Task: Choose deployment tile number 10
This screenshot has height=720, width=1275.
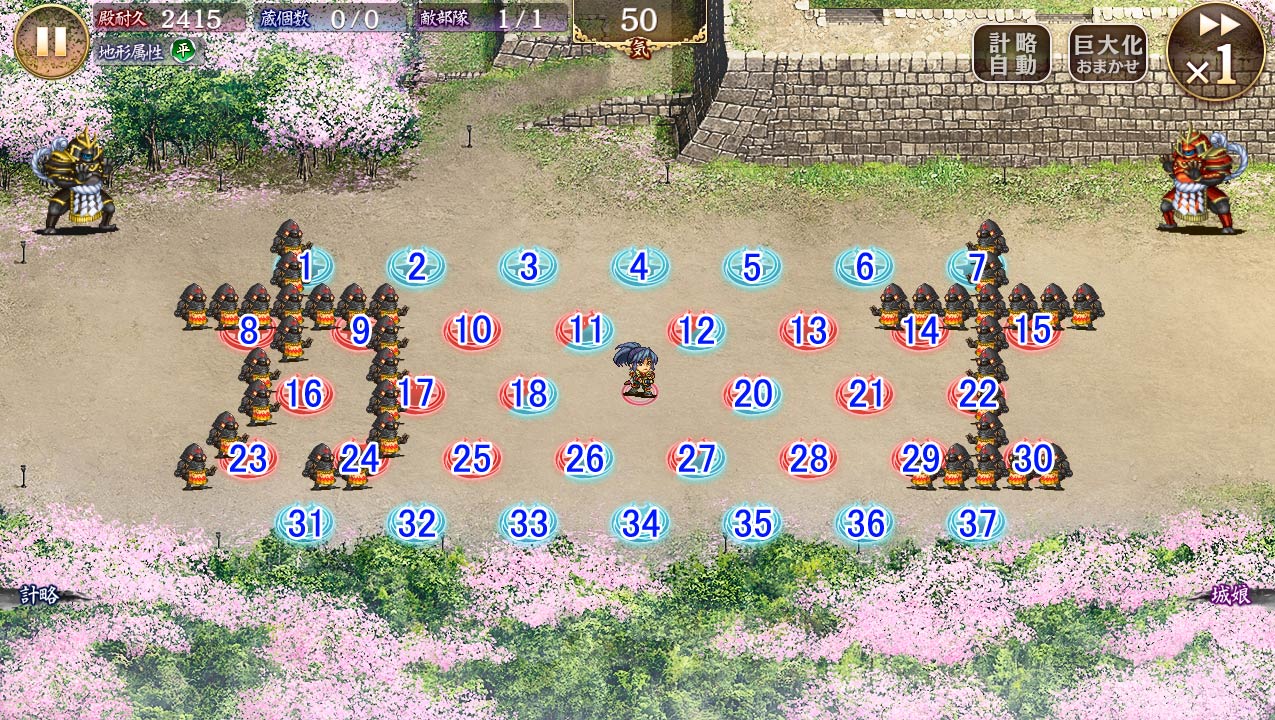Action: [x=472, y=330]
